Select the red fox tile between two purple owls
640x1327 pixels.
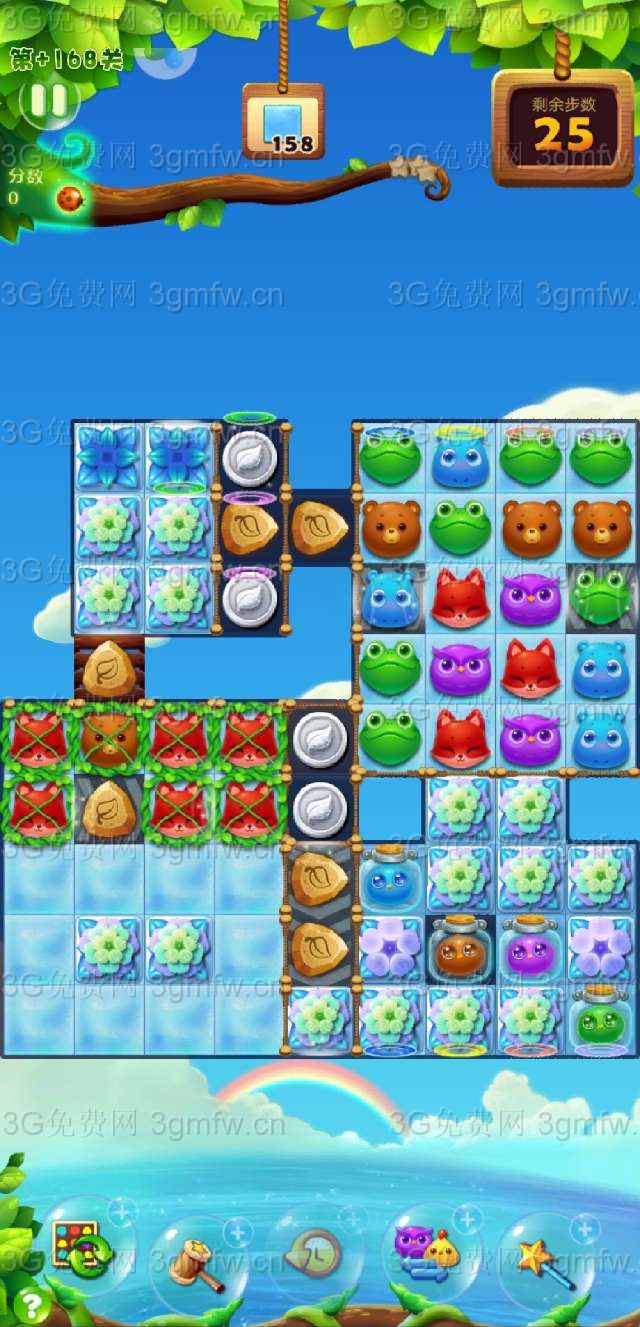[x=530, y=668]
